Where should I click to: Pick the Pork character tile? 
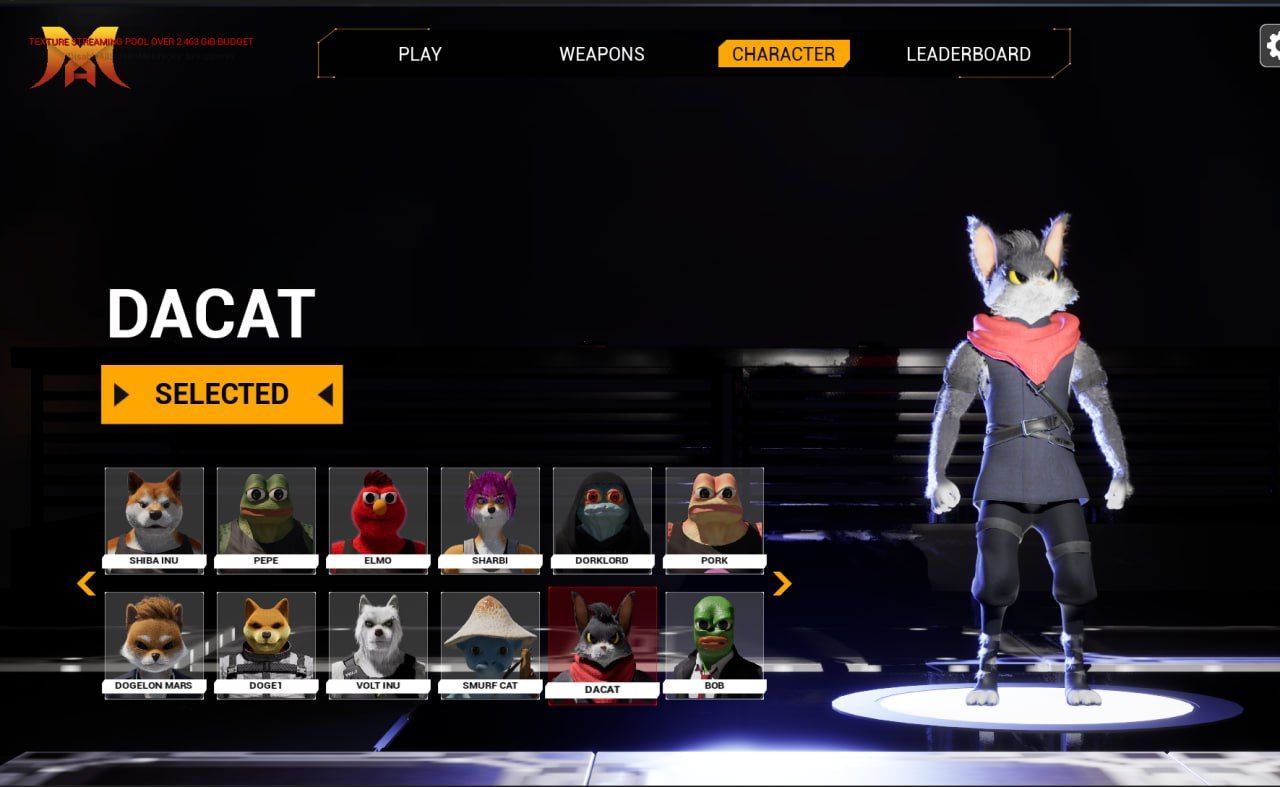coord(714,518)
